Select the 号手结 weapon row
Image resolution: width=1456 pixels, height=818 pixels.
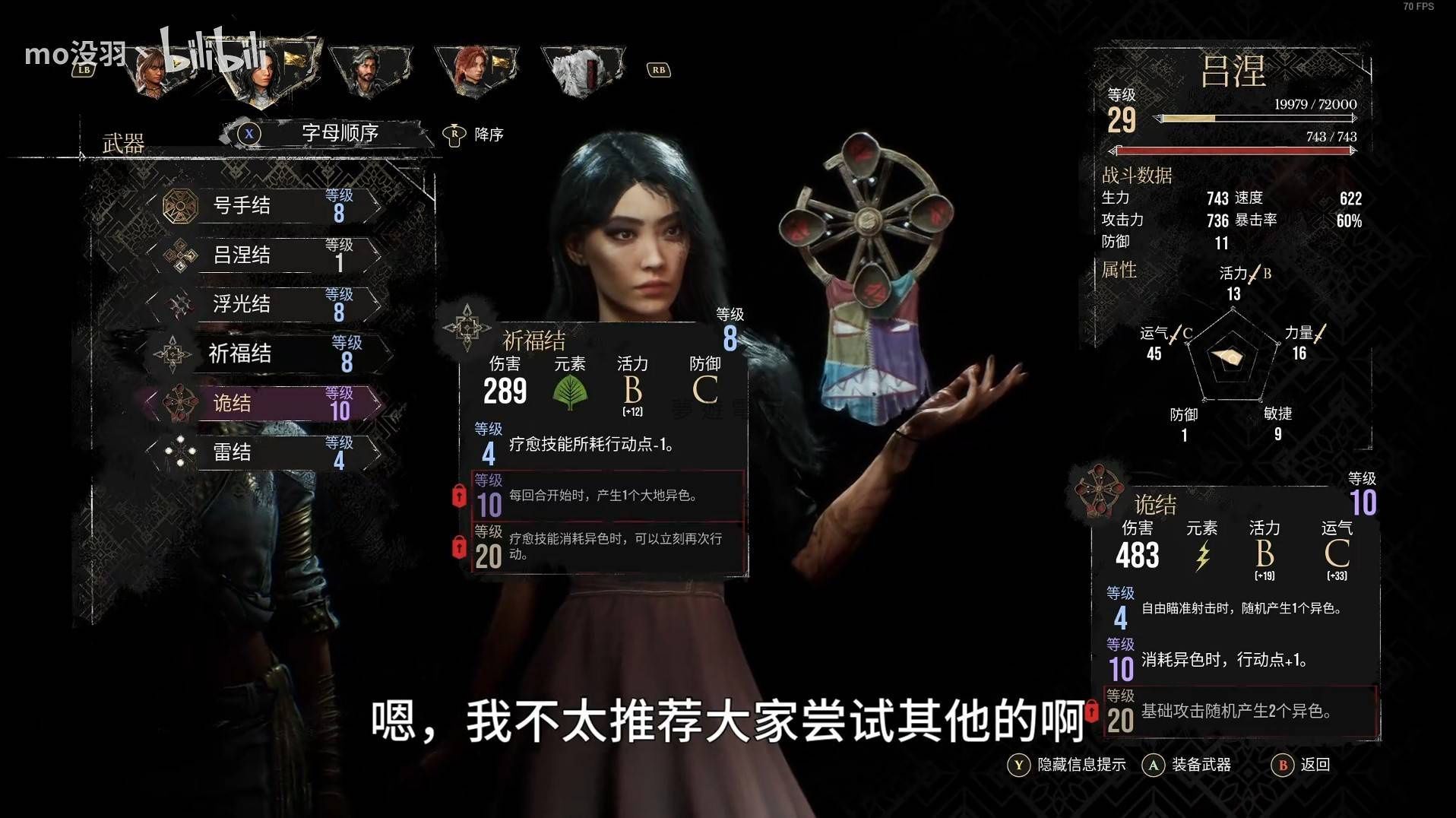(x=266, y=205)
